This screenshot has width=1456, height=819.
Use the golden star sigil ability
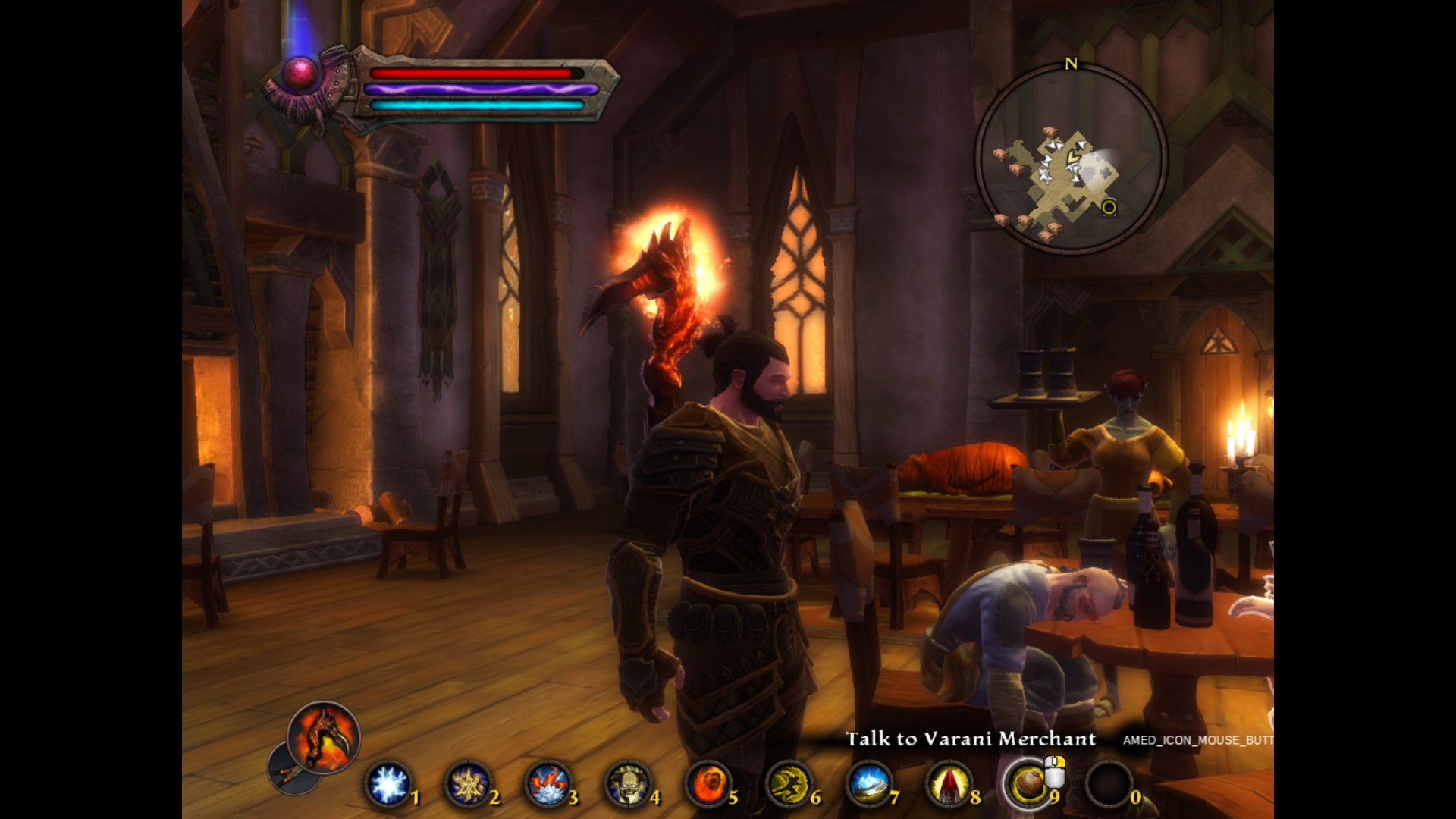(x=468, y=784)
